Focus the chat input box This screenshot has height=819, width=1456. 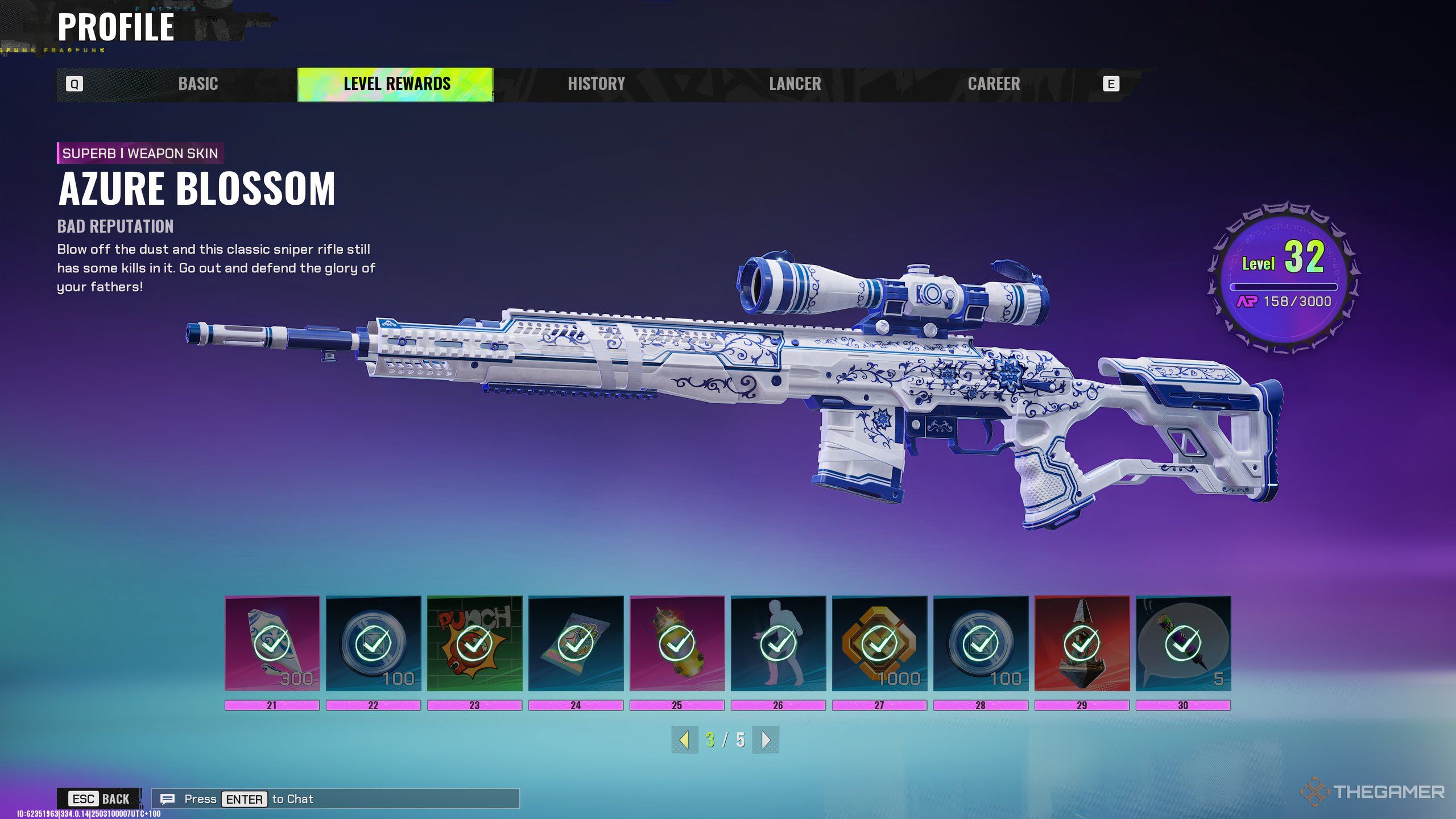[x=336, y=799]
